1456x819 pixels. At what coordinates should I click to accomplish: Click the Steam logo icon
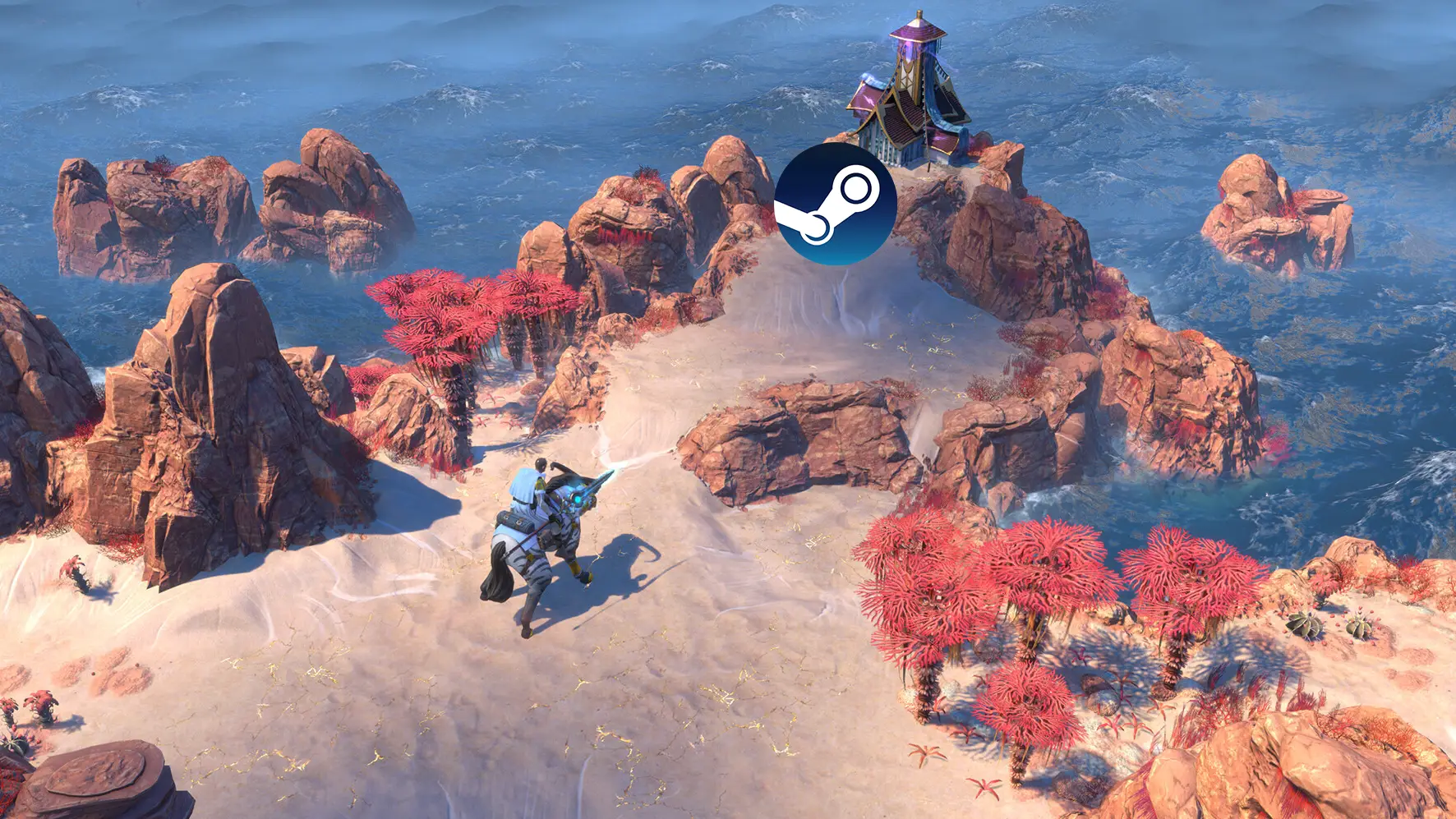pyautogui.click(x=835, y=204)
